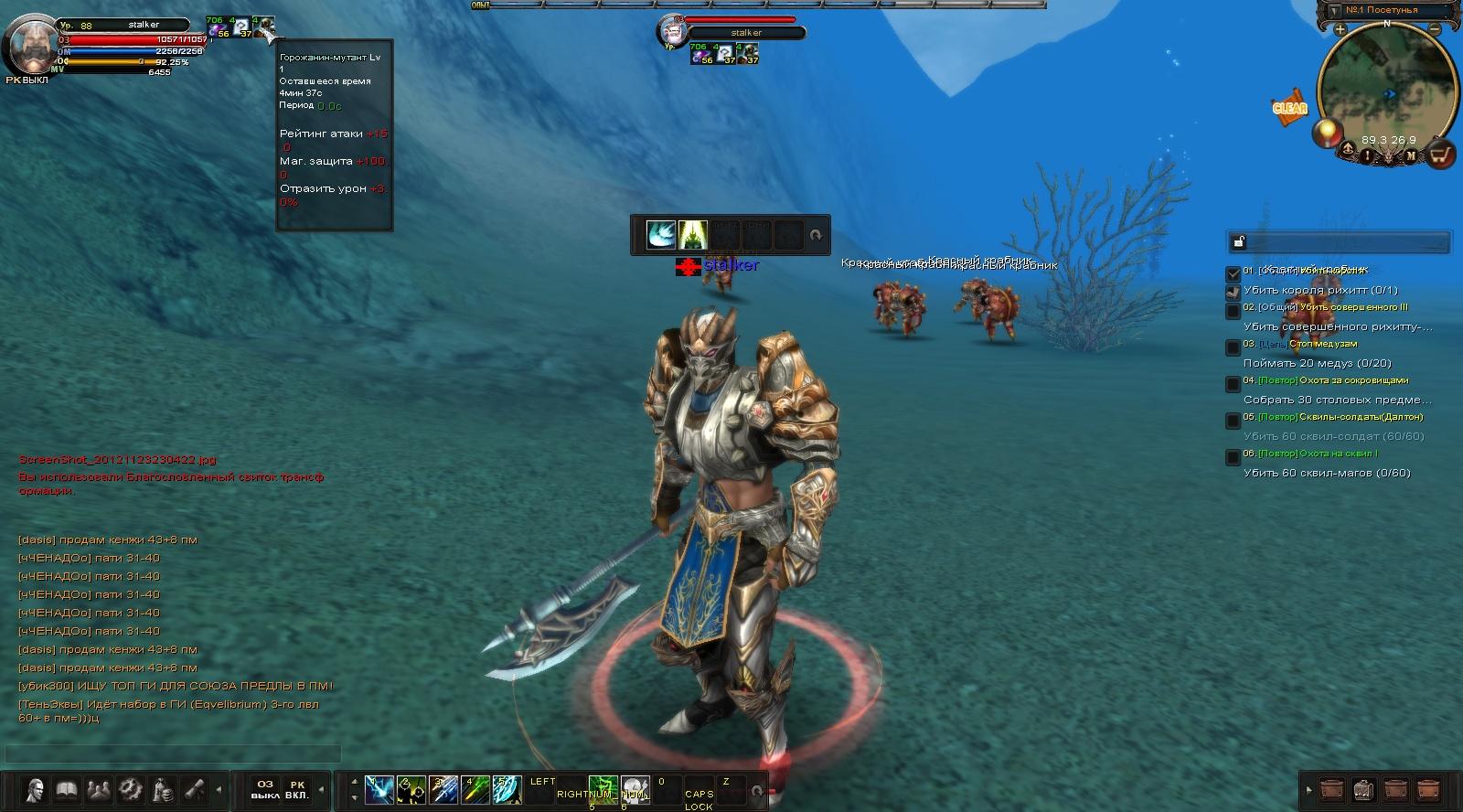Open the money bag icon

[162, 789]
